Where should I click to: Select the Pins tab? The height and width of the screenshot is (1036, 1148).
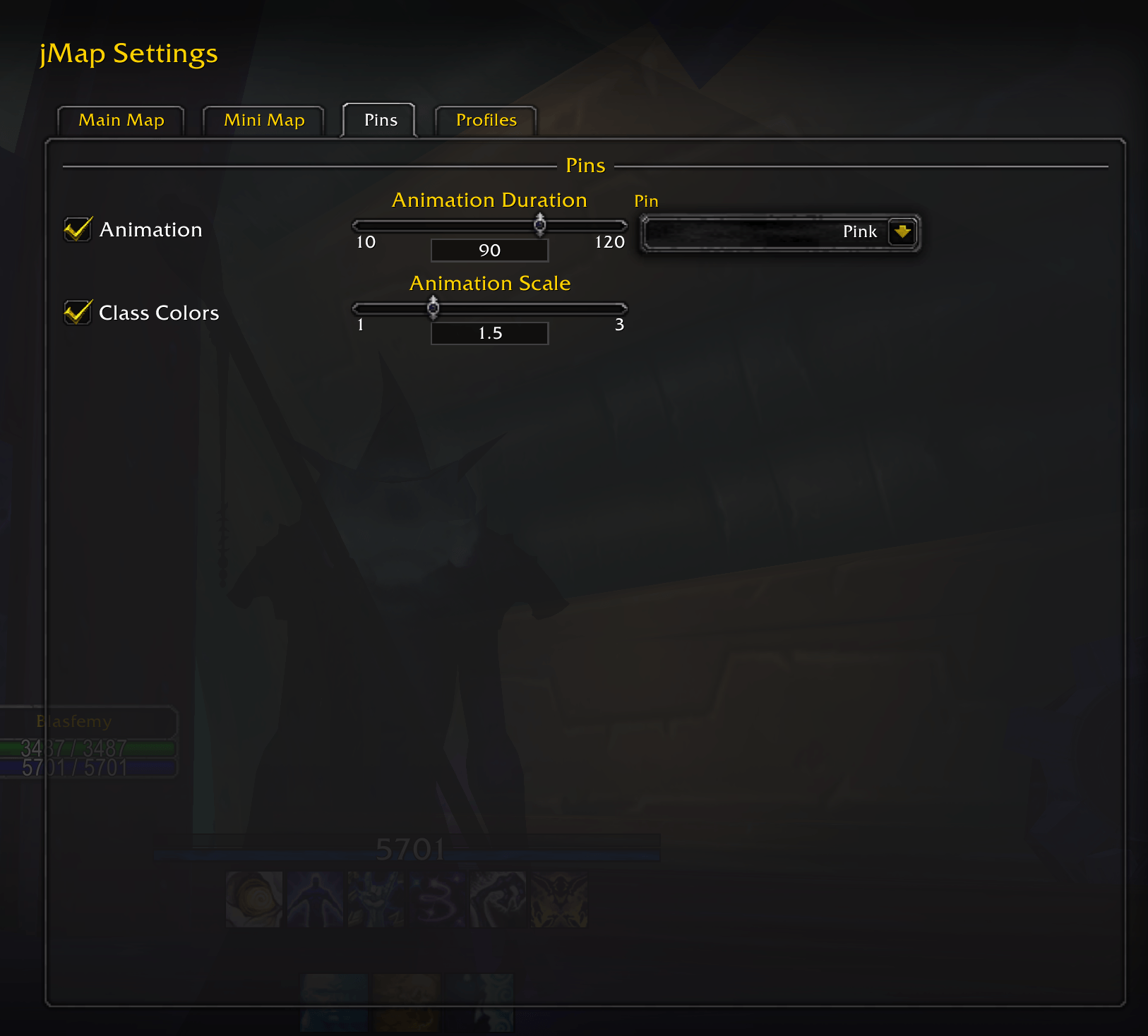pyautogui.click(x=379, y=120)
